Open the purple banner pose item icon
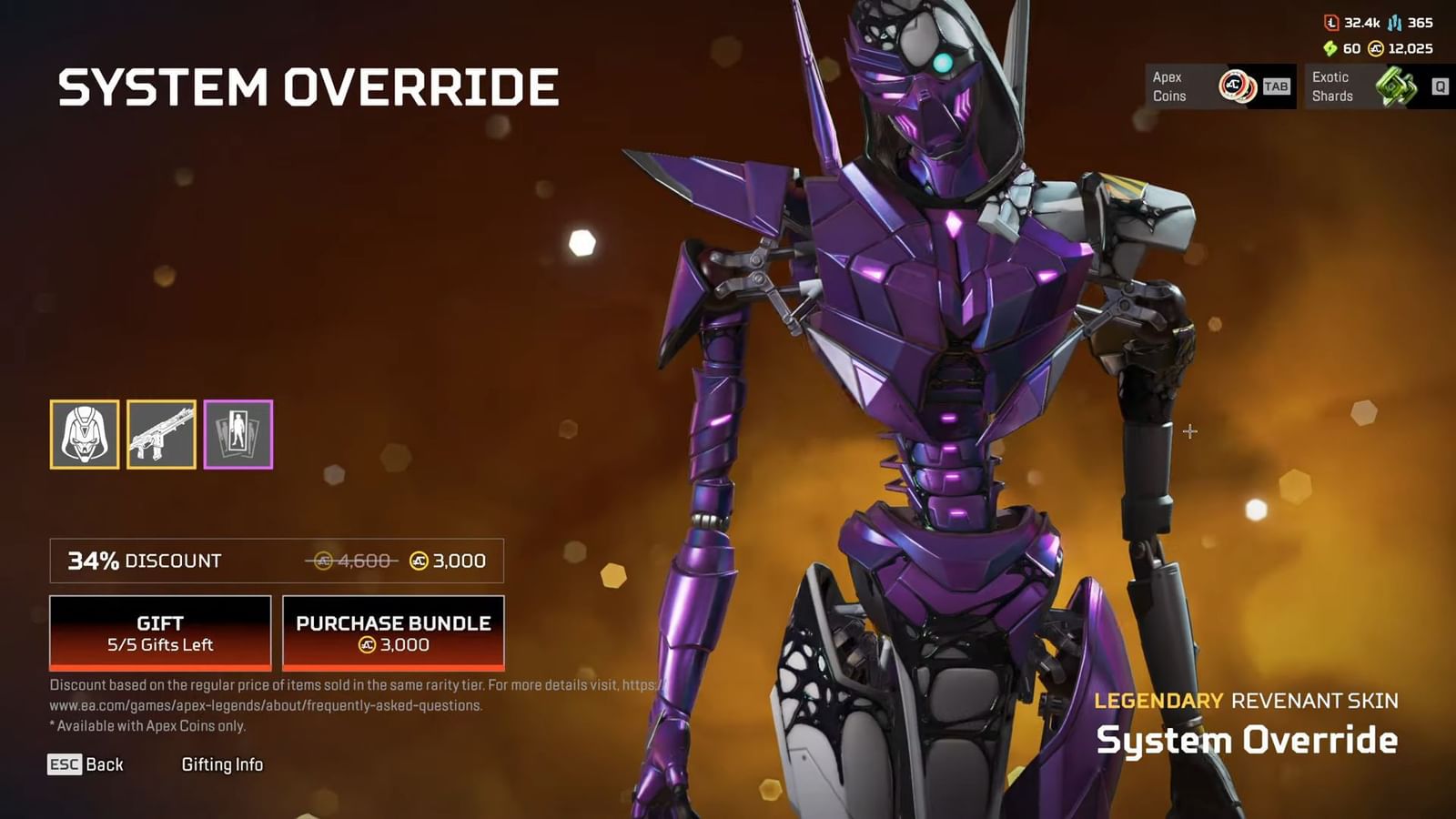 coord(240,434)
